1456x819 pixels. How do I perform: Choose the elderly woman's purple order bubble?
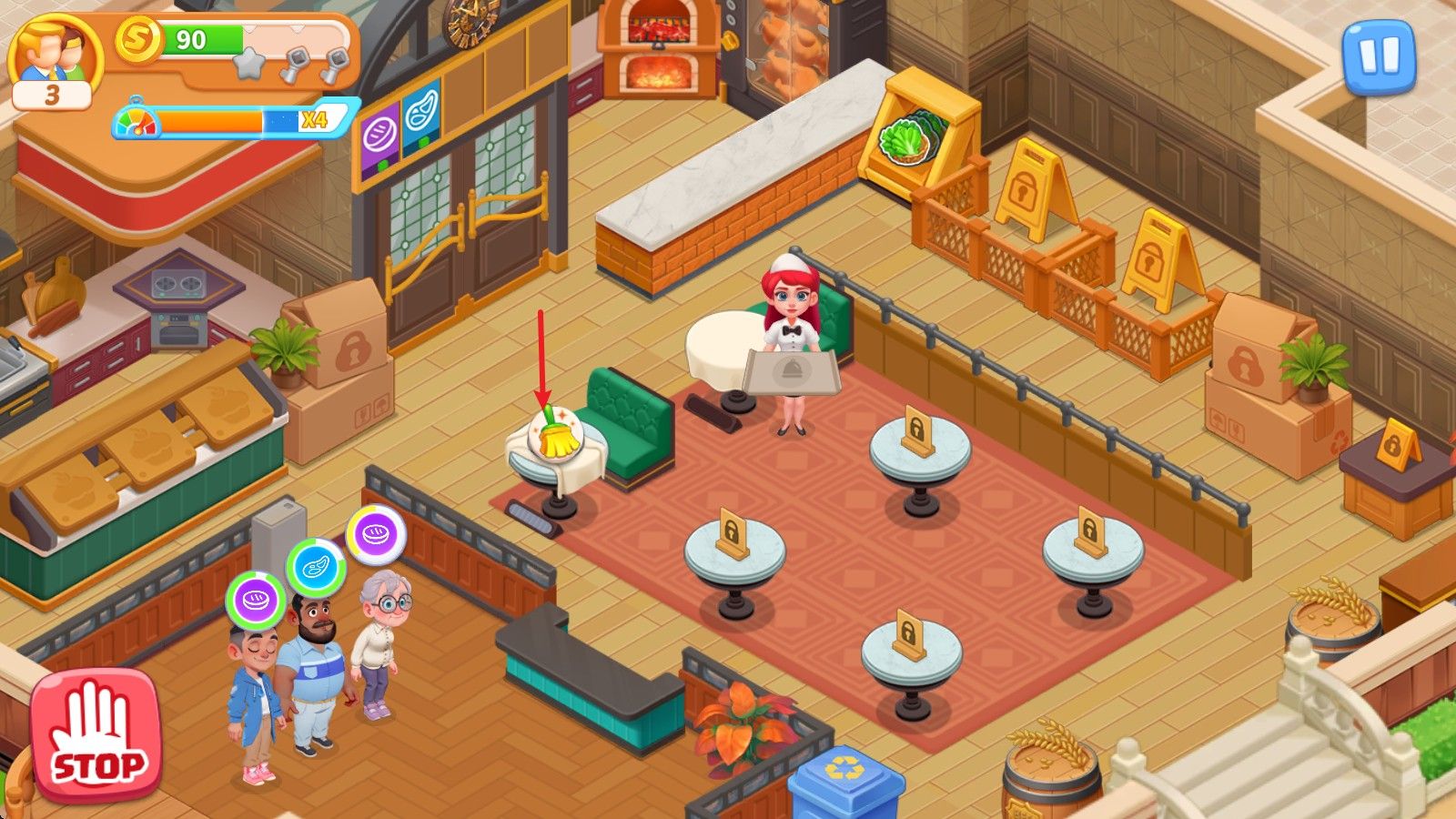point(376,534)
